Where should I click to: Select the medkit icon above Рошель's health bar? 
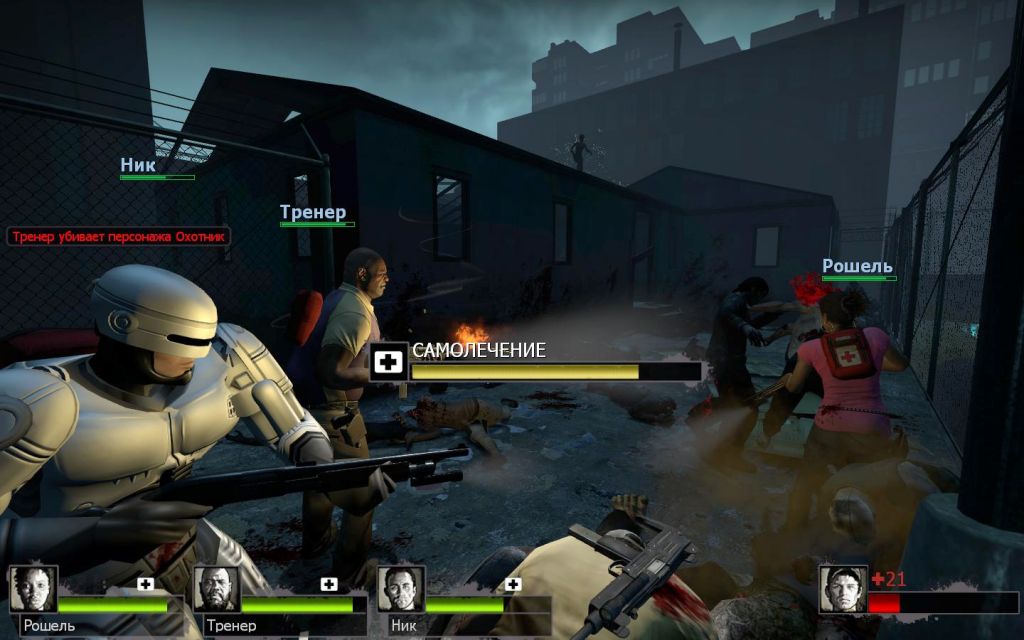pyautogui.click(x=146, y=584)
